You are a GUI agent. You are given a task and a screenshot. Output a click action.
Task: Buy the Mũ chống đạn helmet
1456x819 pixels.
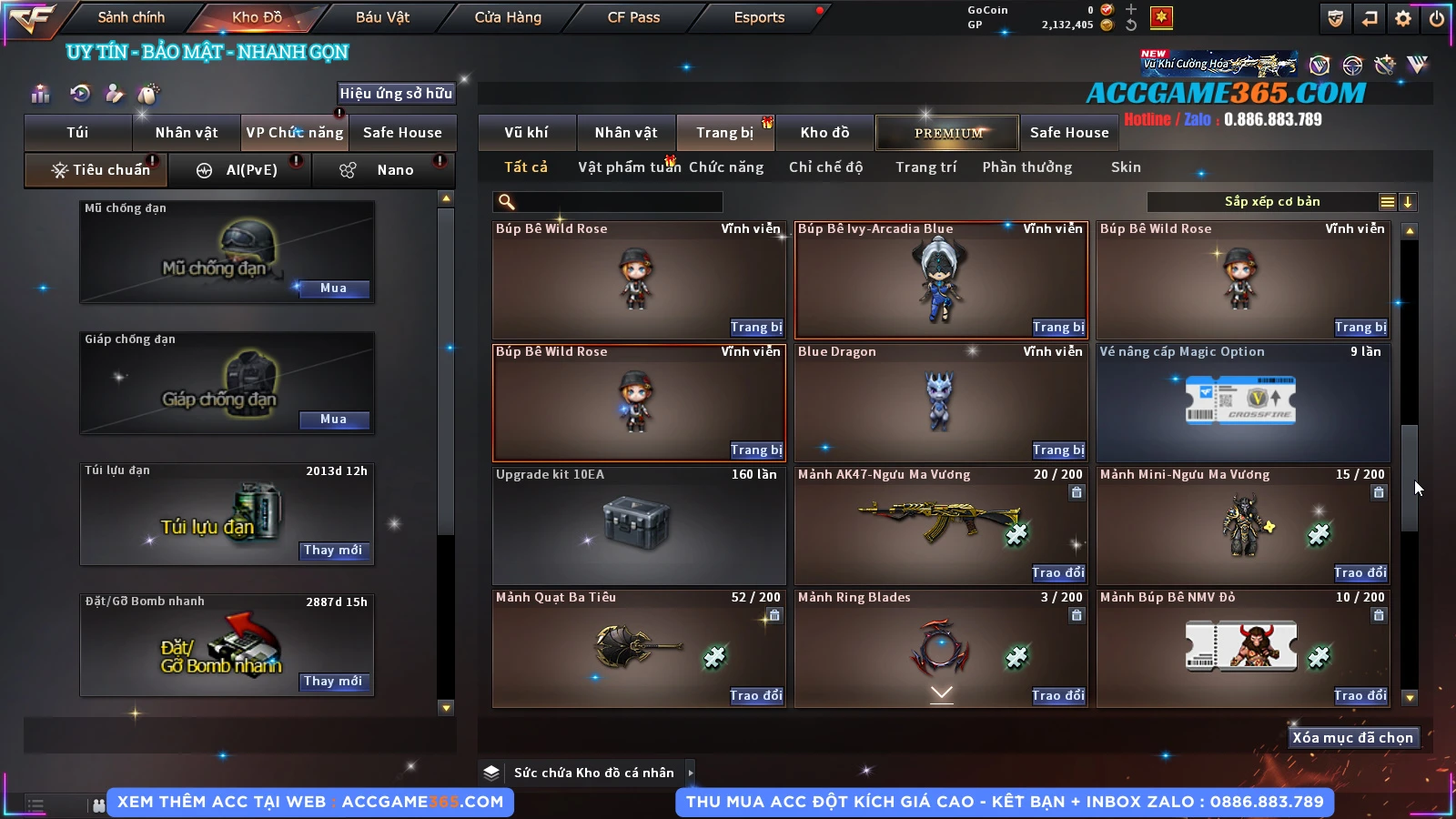[x=333, y=288]
